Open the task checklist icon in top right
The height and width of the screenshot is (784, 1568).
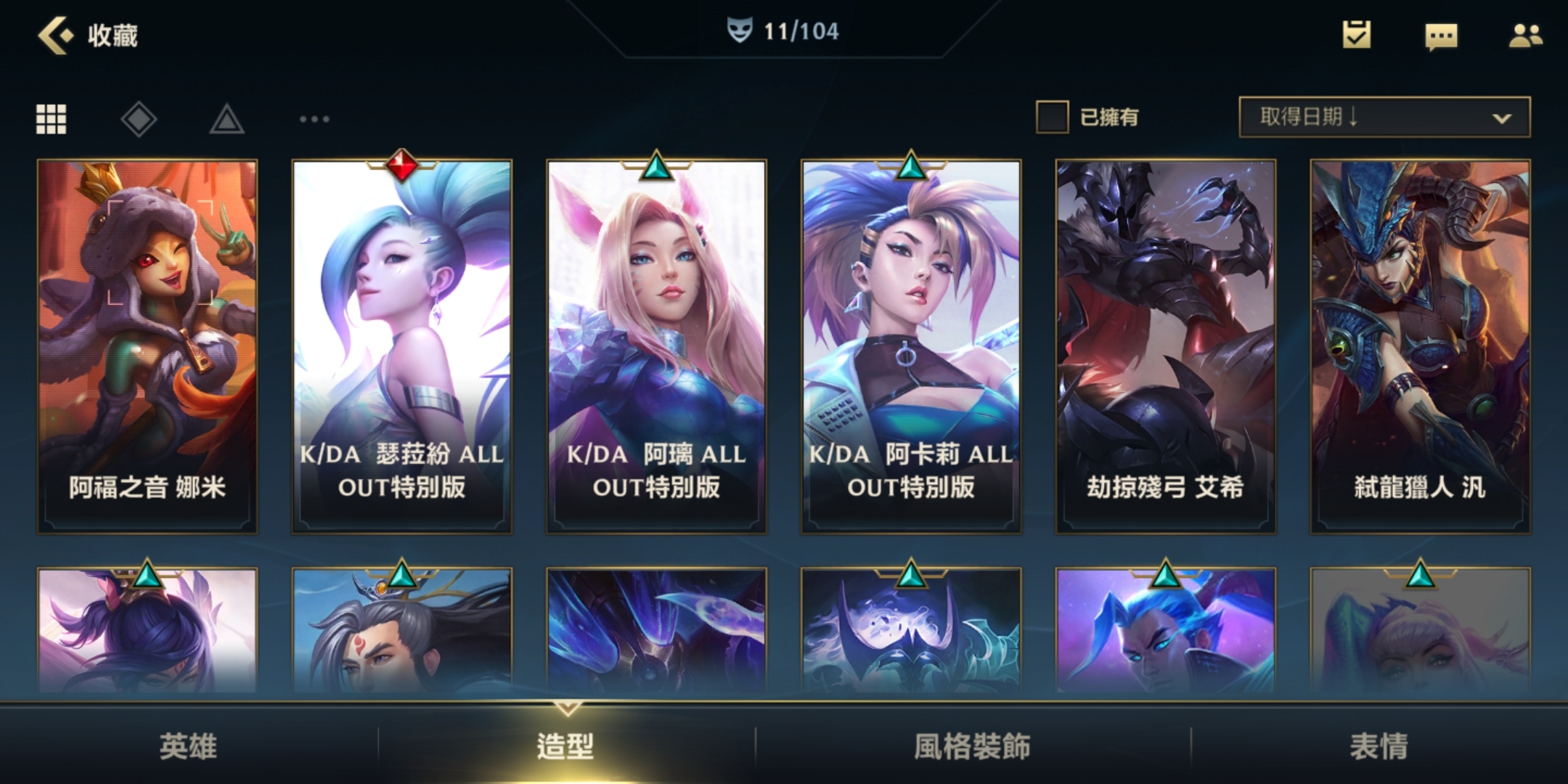pos(1357,35)
